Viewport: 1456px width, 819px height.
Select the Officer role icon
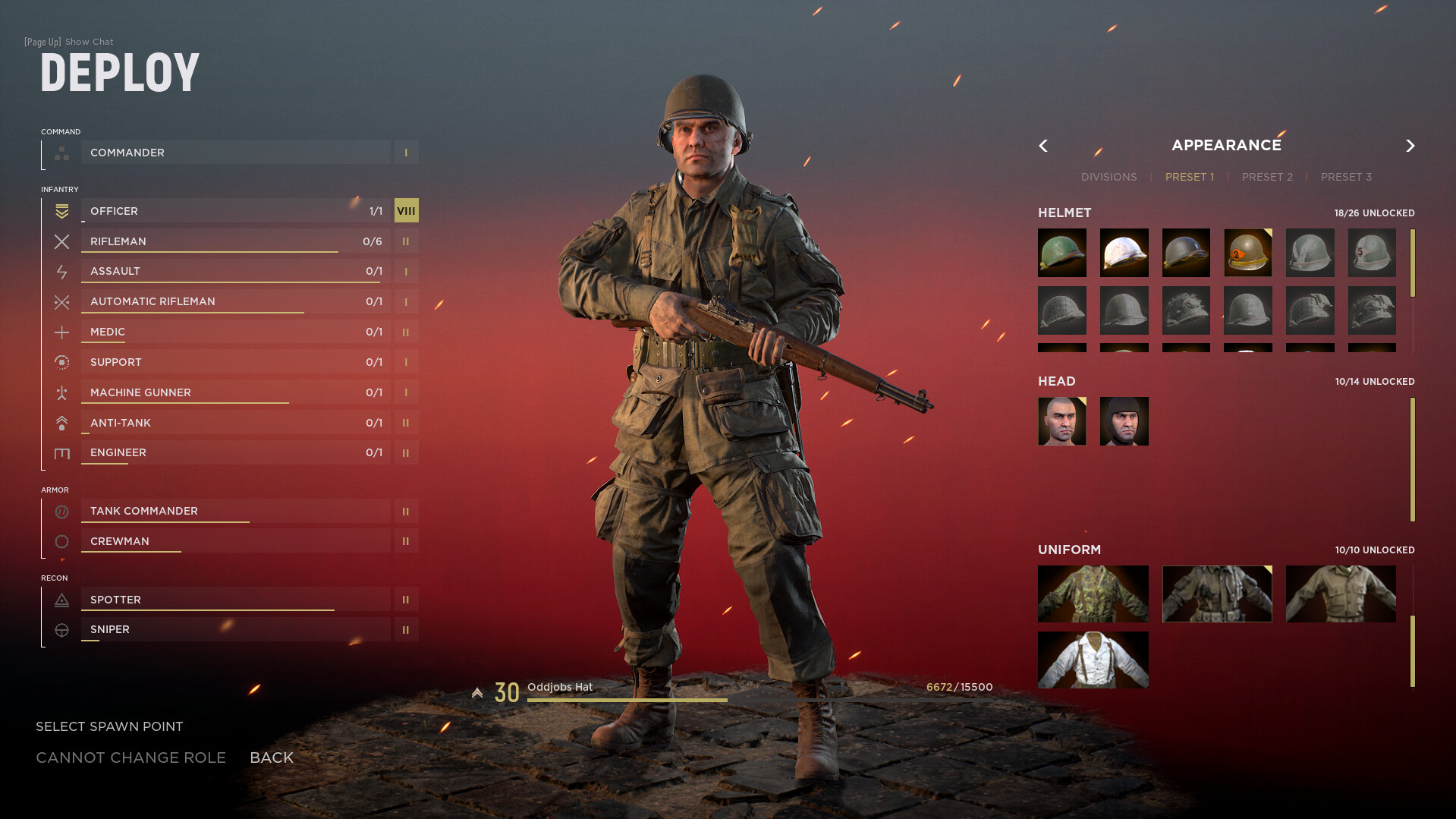pos(61,211)
